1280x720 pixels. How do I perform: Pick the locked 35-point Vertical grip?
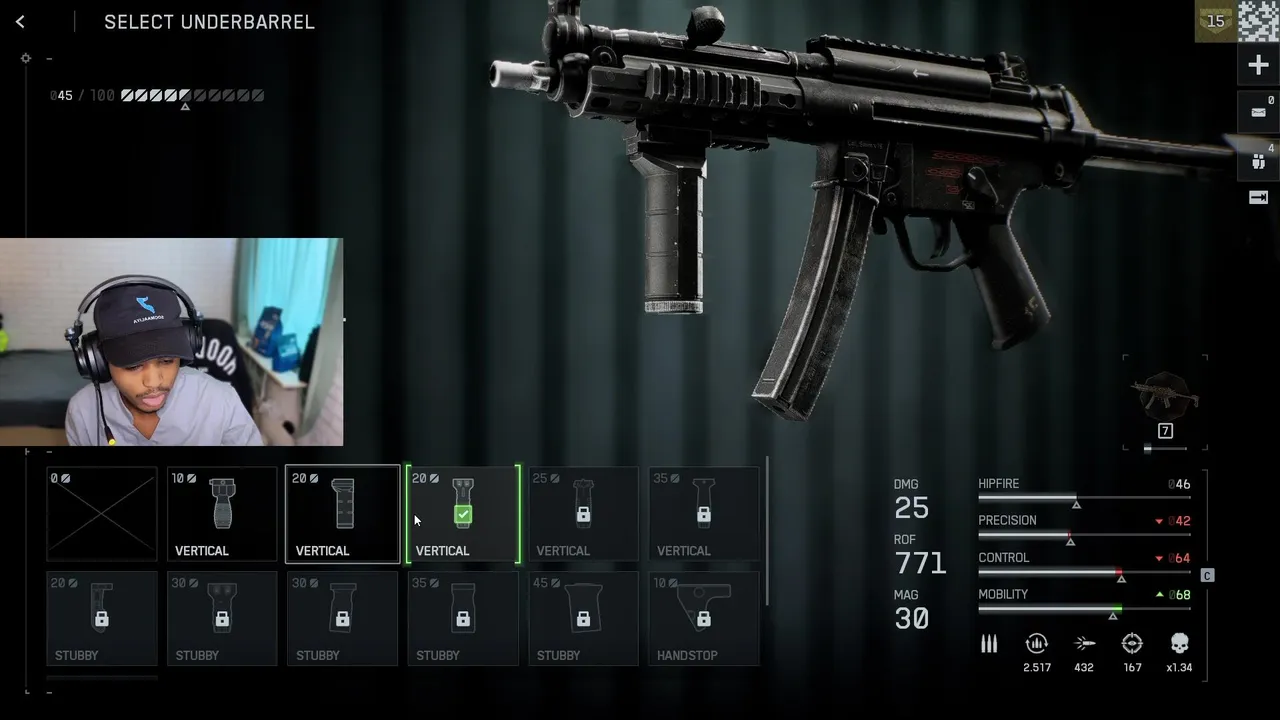[x=704, y=514]
